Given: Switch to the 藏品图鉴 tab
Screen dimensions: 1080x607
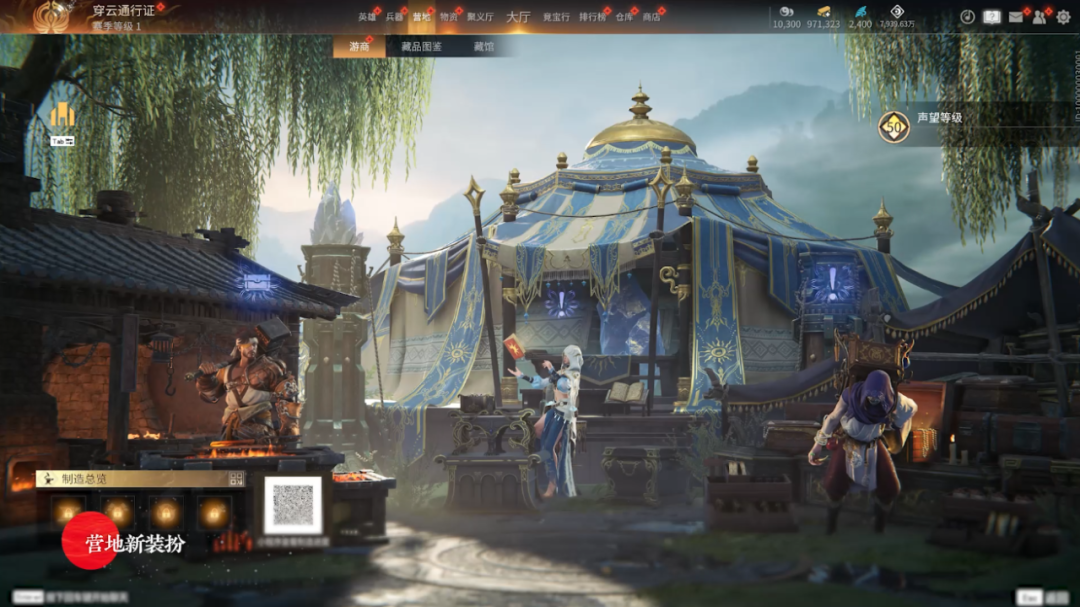Looking at the screenshot, I should pos(421,47).
